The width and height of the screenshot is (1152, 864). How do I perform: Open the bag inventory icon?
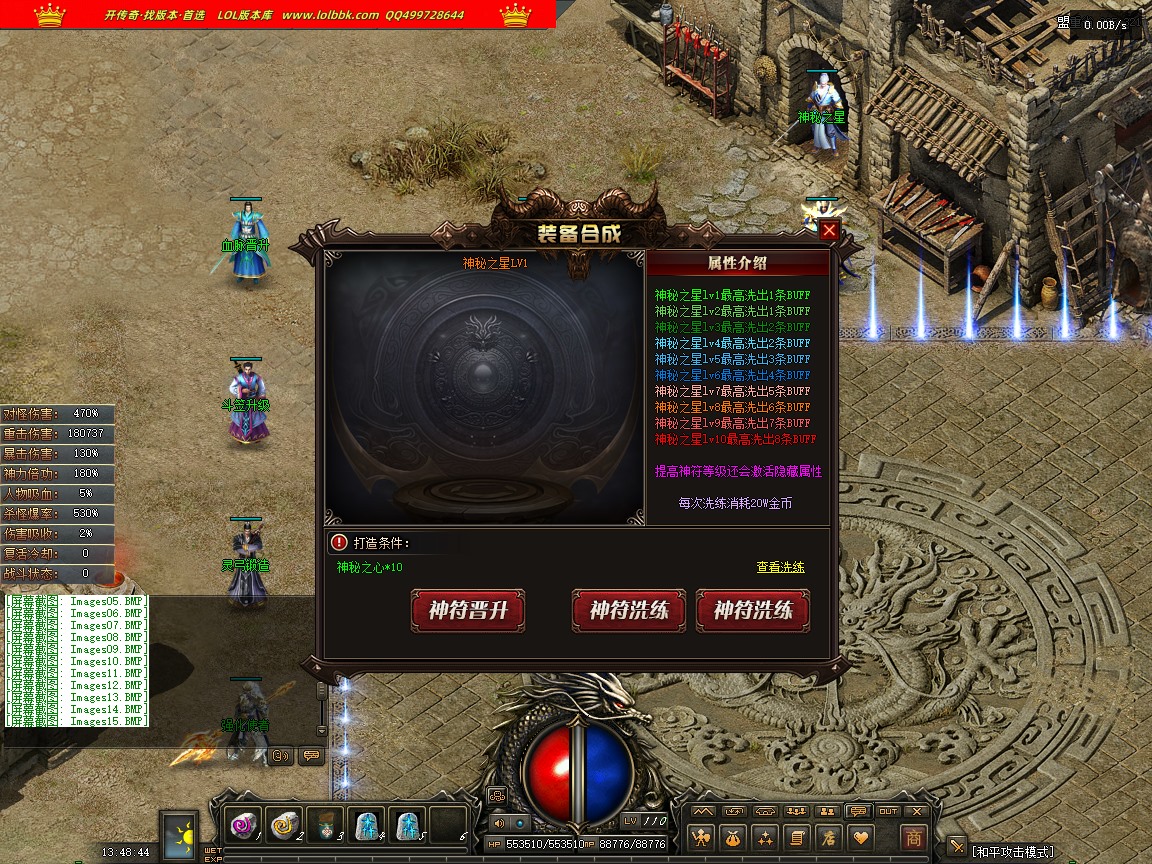pyautogui.click(x=735, y=837)
